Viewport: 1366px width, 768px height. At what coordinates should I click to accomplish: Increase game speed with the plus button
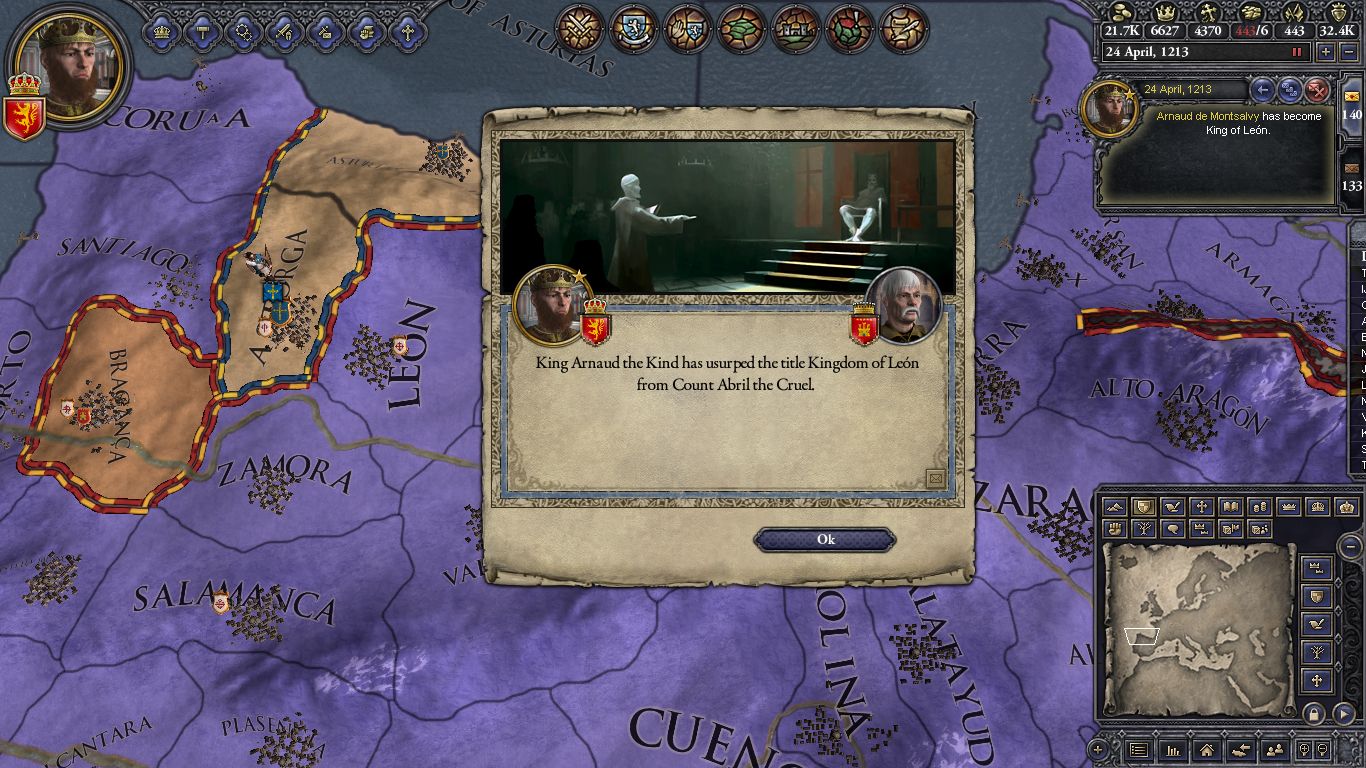[1326, 52]
